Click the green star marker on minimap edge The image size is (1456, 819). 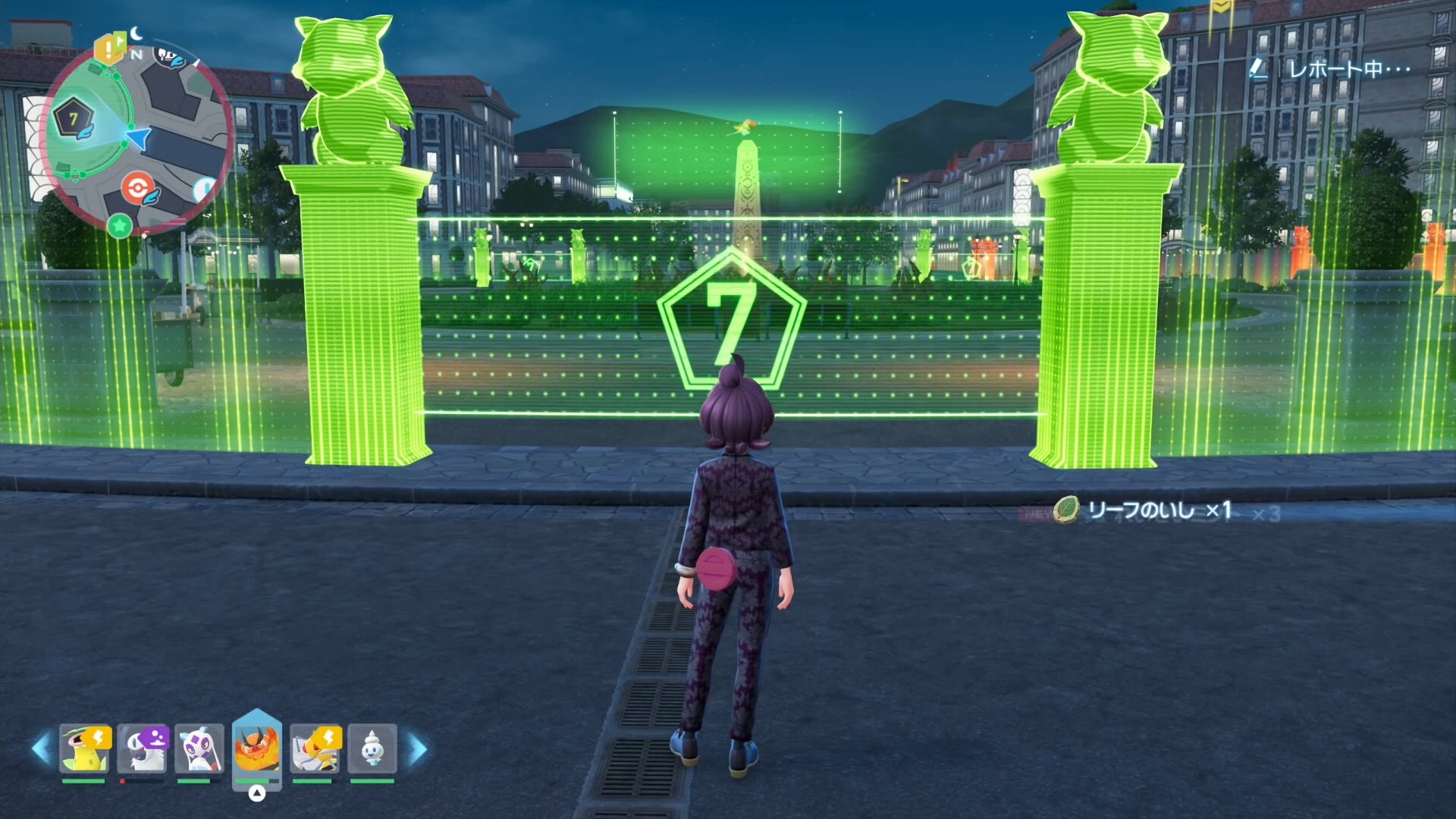[x=119, y=225]
